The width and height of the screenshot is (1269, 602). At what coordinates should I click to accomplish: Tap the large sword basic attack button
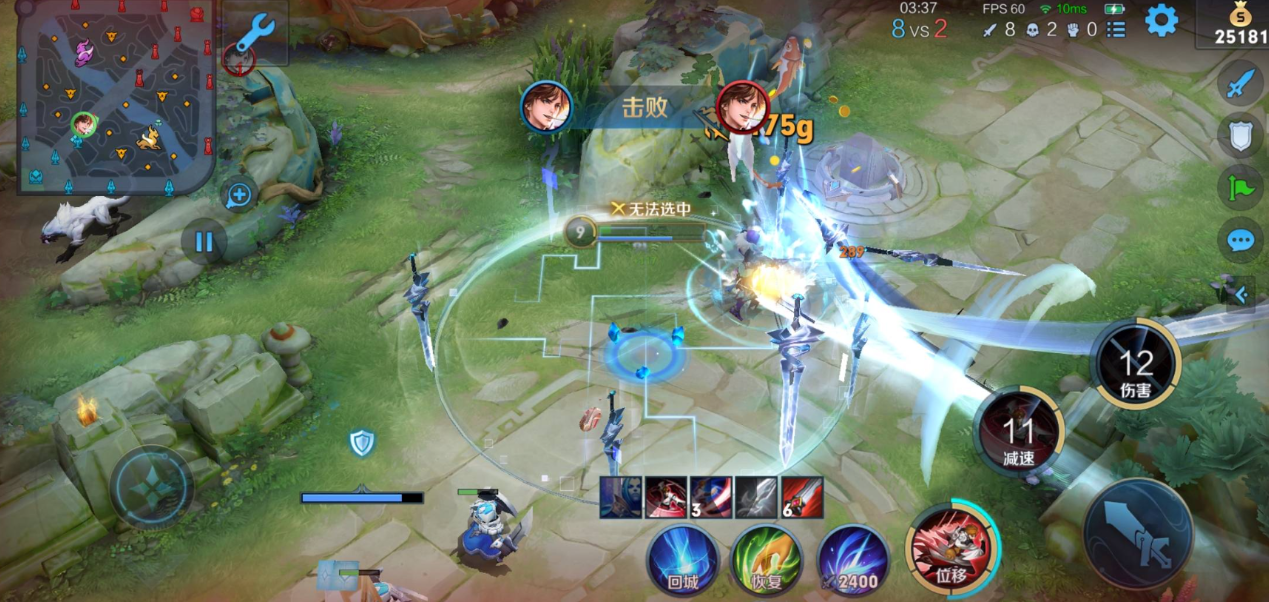click(1137, 533)
